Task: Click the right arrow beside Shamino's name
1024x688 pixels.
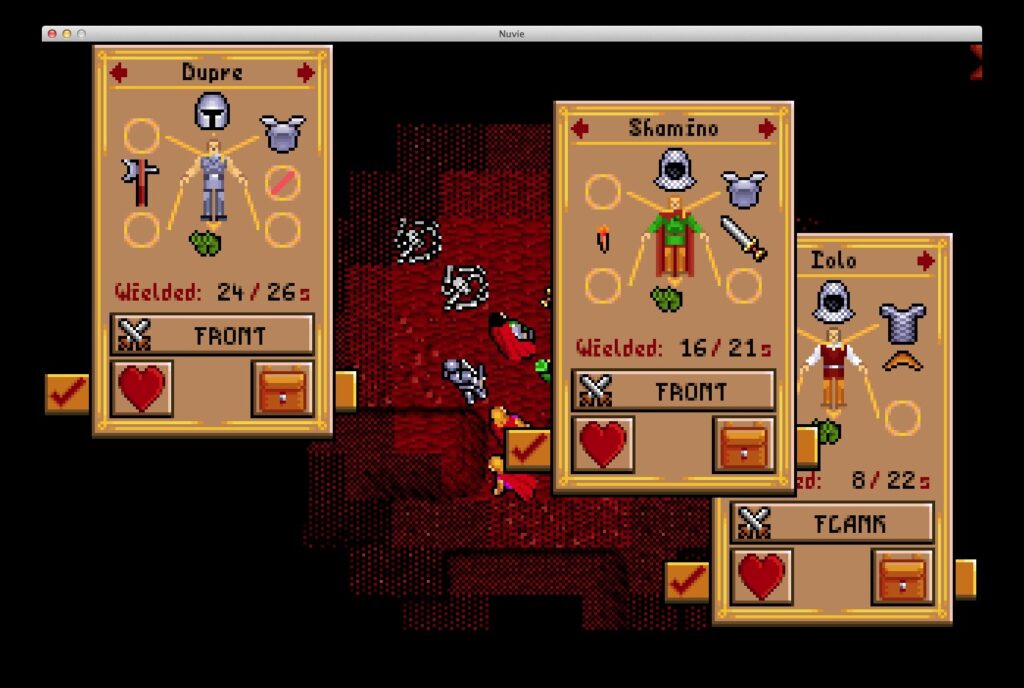Action: [x=767, y=128]
